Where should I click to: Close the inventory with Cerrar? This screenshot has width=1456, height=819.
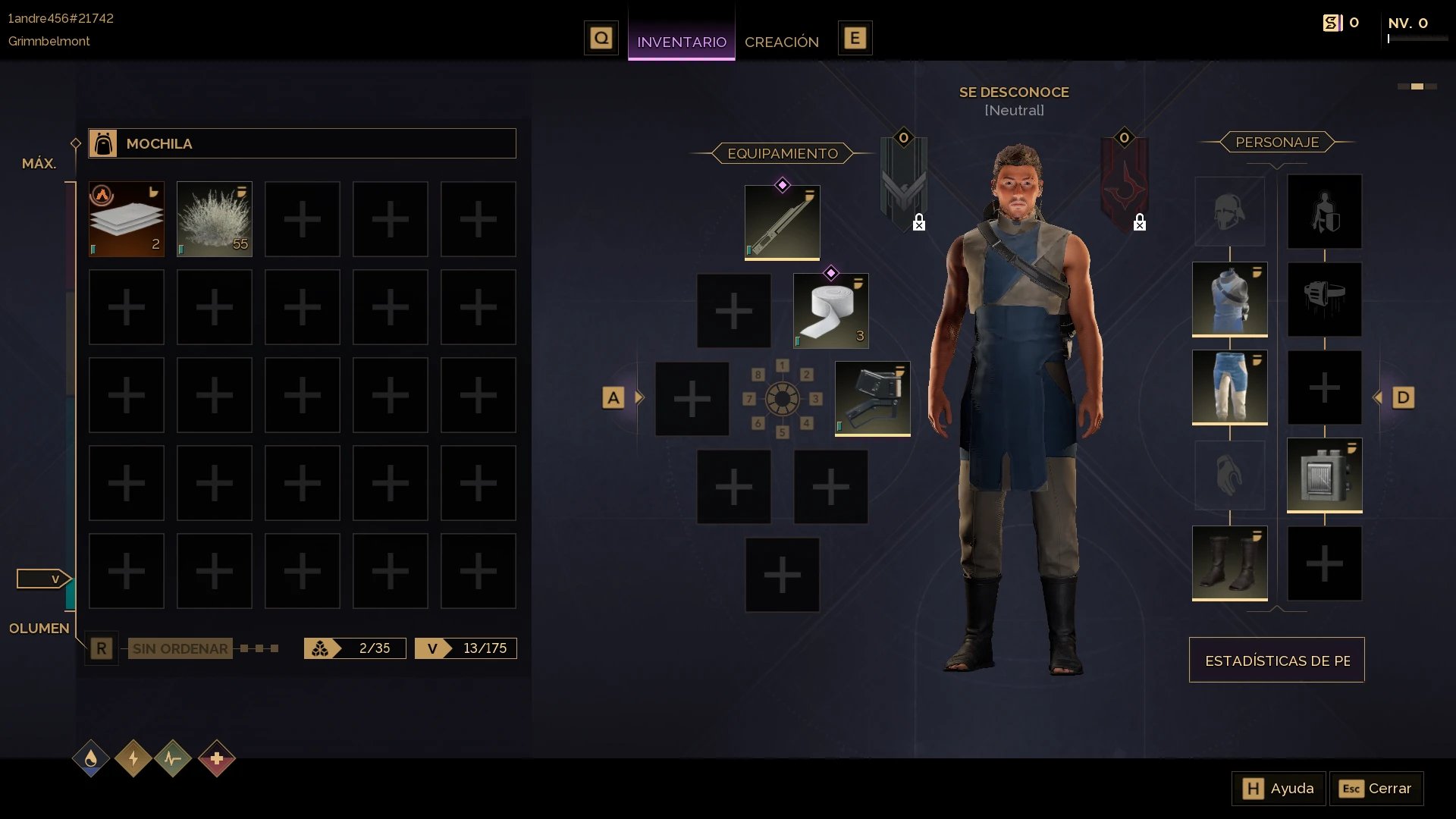[x=1376, y=789]
